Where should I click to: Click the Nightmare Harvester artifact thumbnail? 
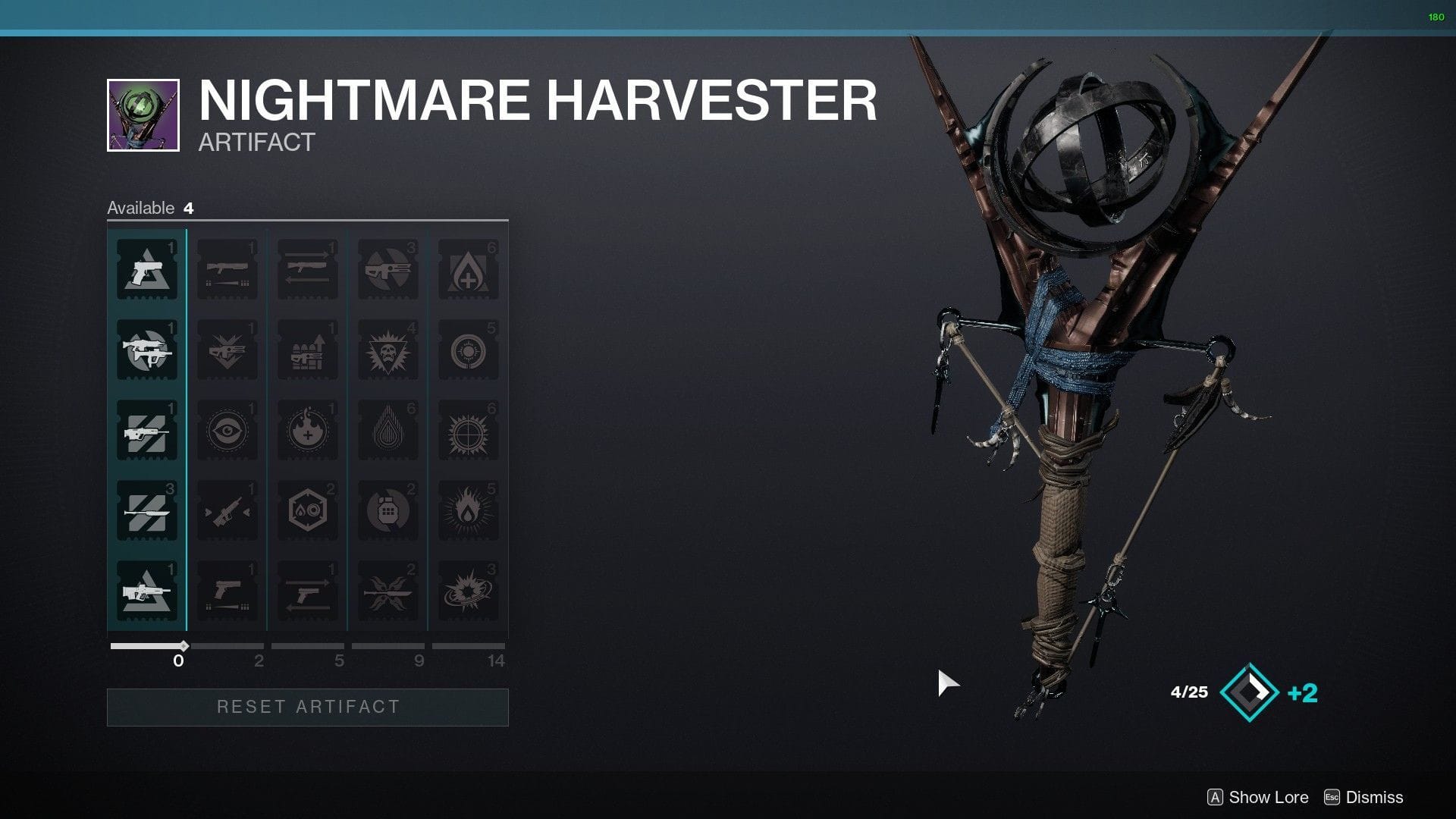(142, 111)
